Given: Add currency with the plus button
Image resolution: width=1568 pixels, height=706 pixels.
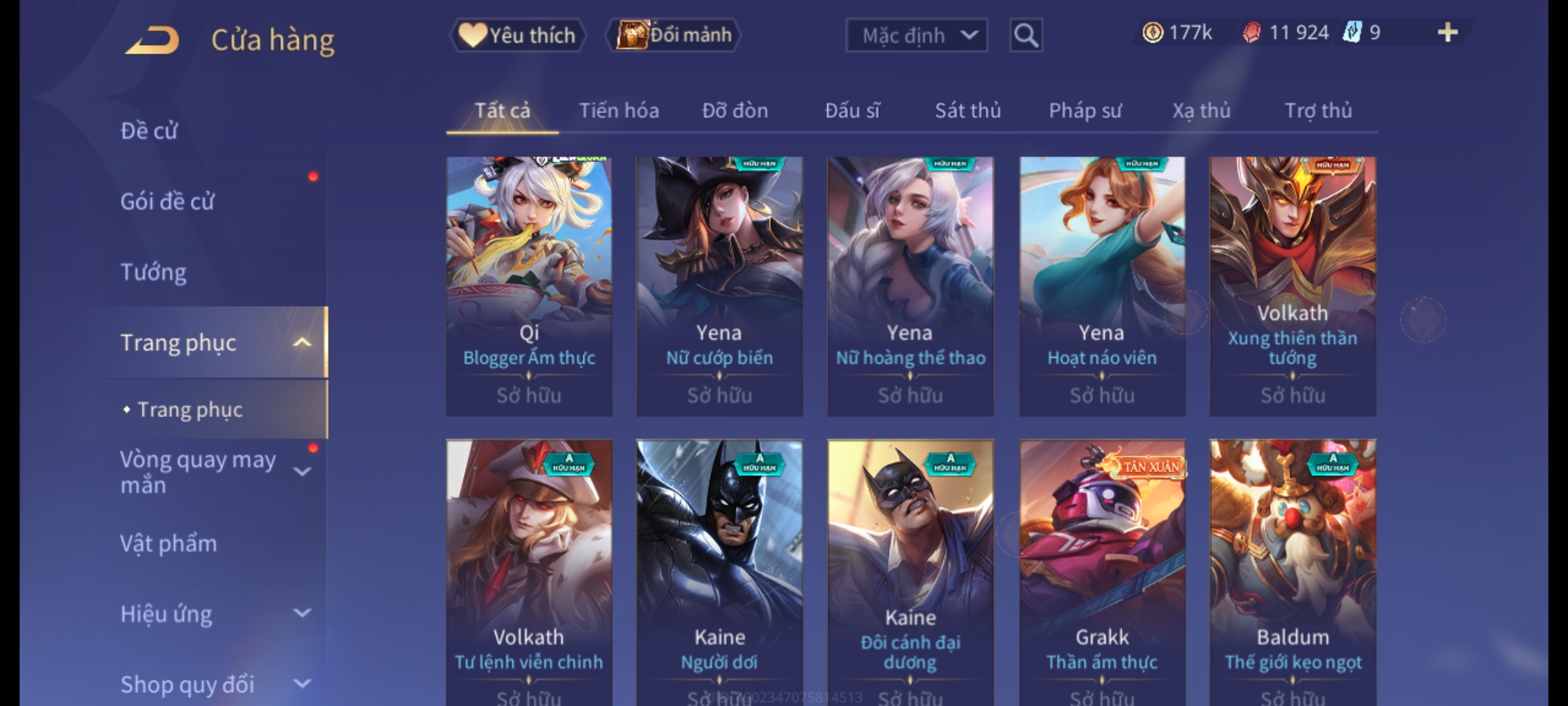Looking at the screenshot, I should click(1447, 33).
